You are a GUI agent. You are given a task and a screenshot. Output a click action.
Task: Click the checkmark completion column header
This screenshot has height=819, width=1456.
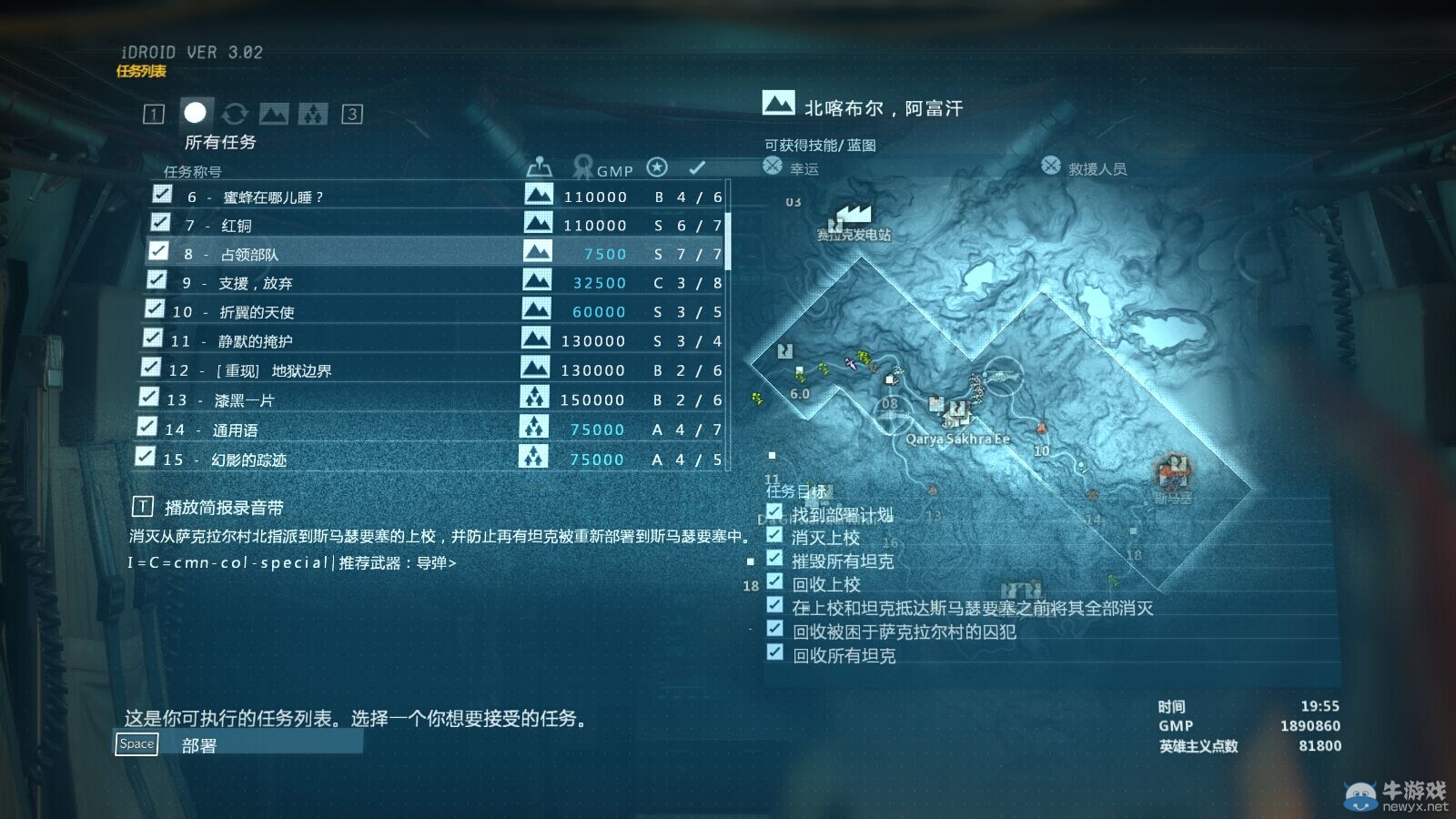(x=698, y=168)
